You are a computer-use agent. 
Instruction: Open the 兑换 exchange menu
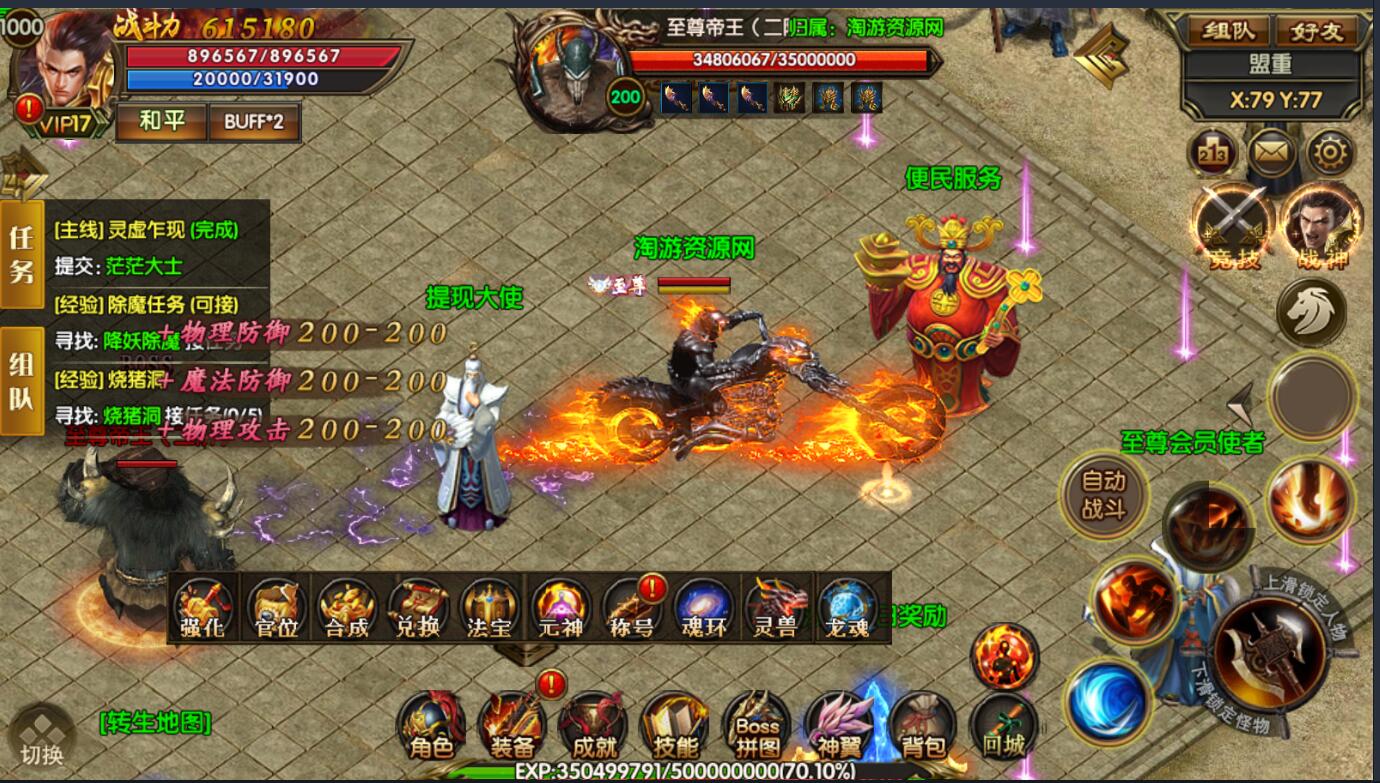tap(418, 608)
